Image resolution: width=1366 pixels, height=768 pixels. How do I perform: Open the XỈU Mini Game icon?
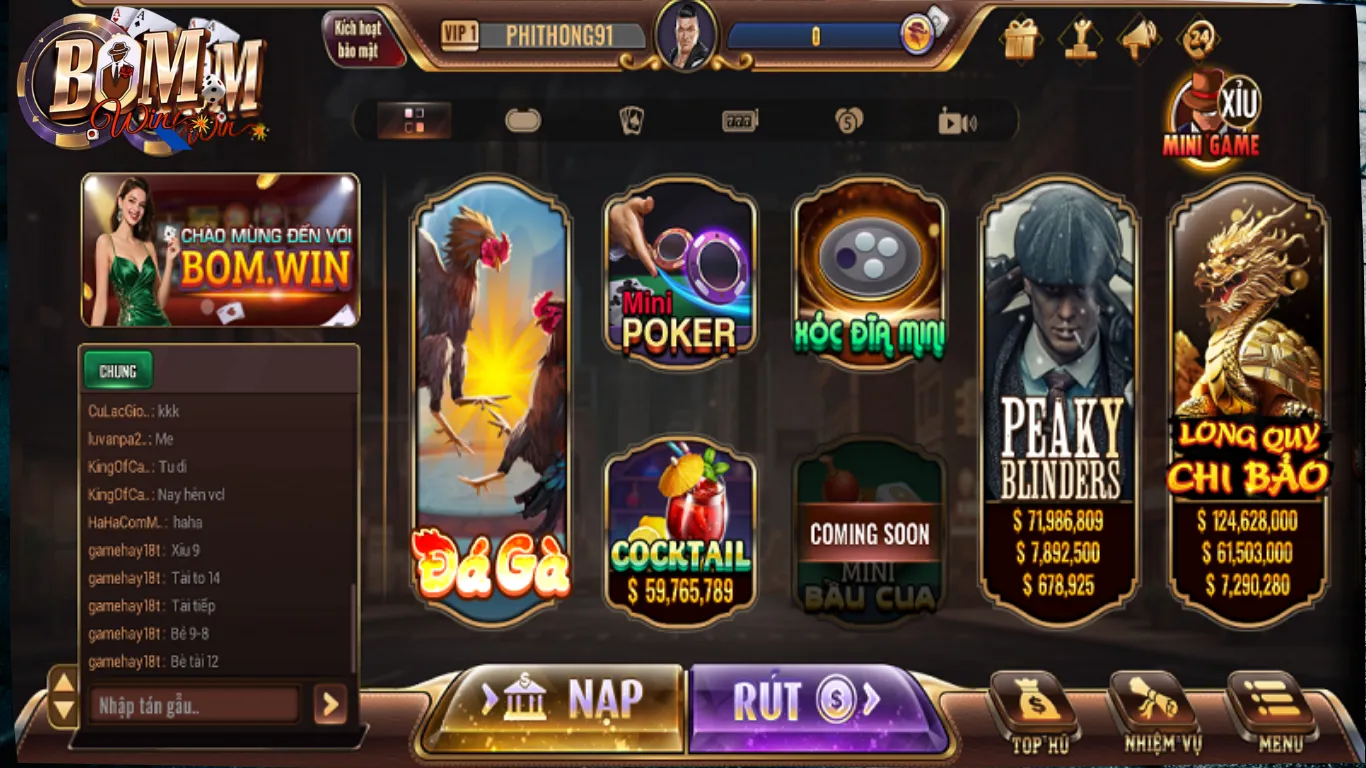click(x=1212, y=110)
